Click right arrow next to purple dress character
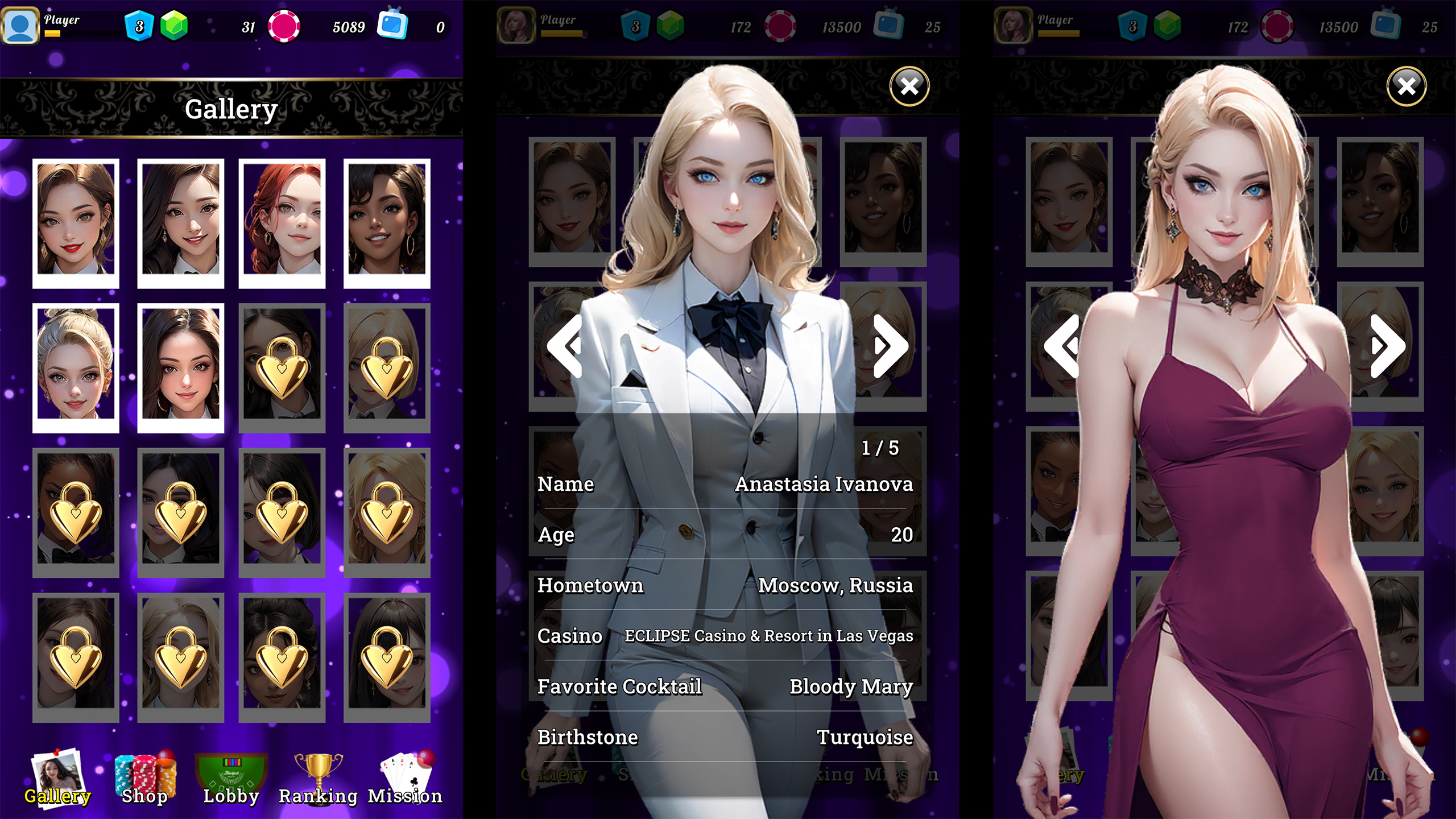The width and height of the screenshot is (1456, 819). click(1387, 346)
